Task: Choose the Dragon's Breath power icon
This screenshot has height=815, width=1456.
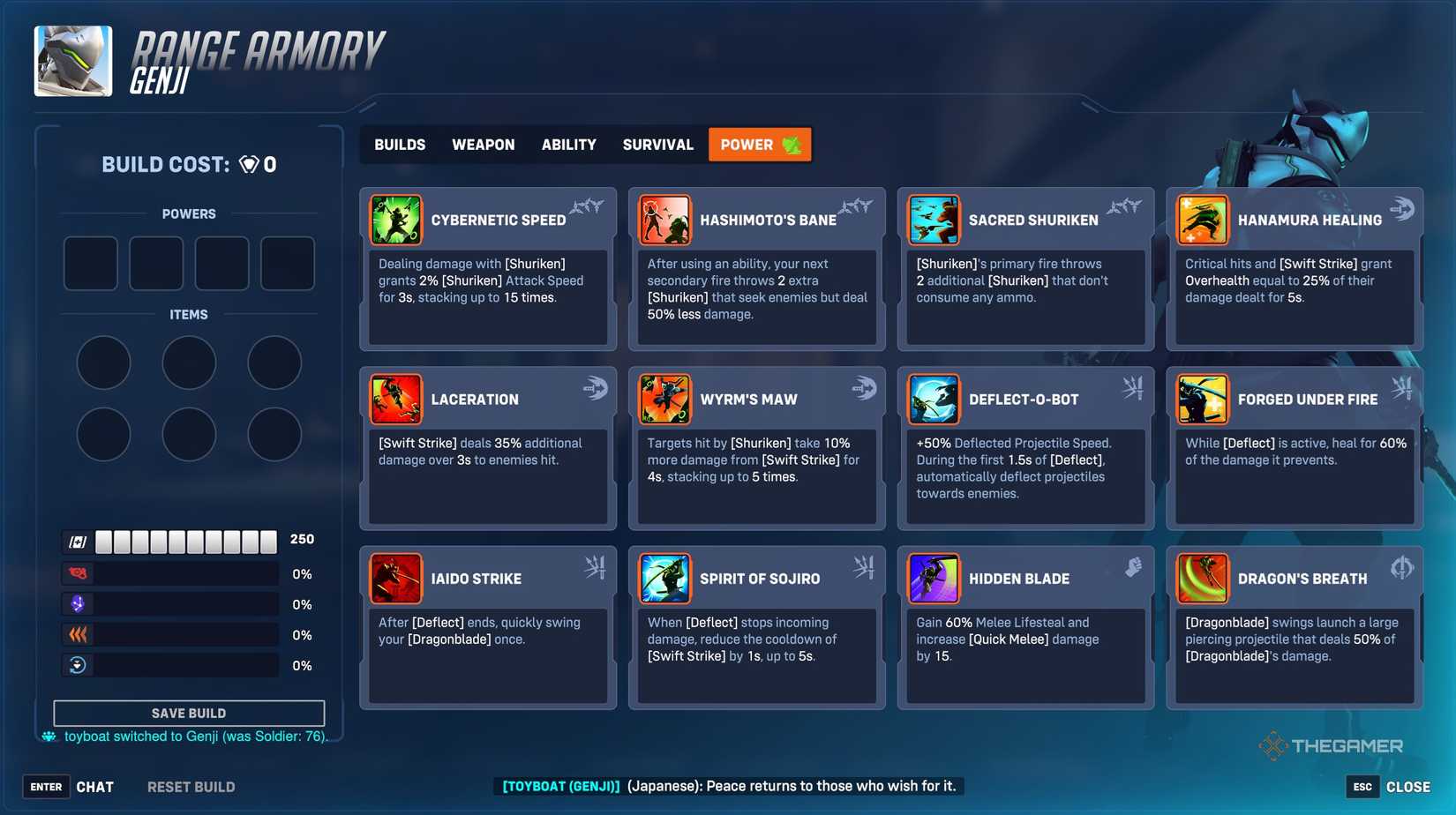Action: (x=1204, y=578)
